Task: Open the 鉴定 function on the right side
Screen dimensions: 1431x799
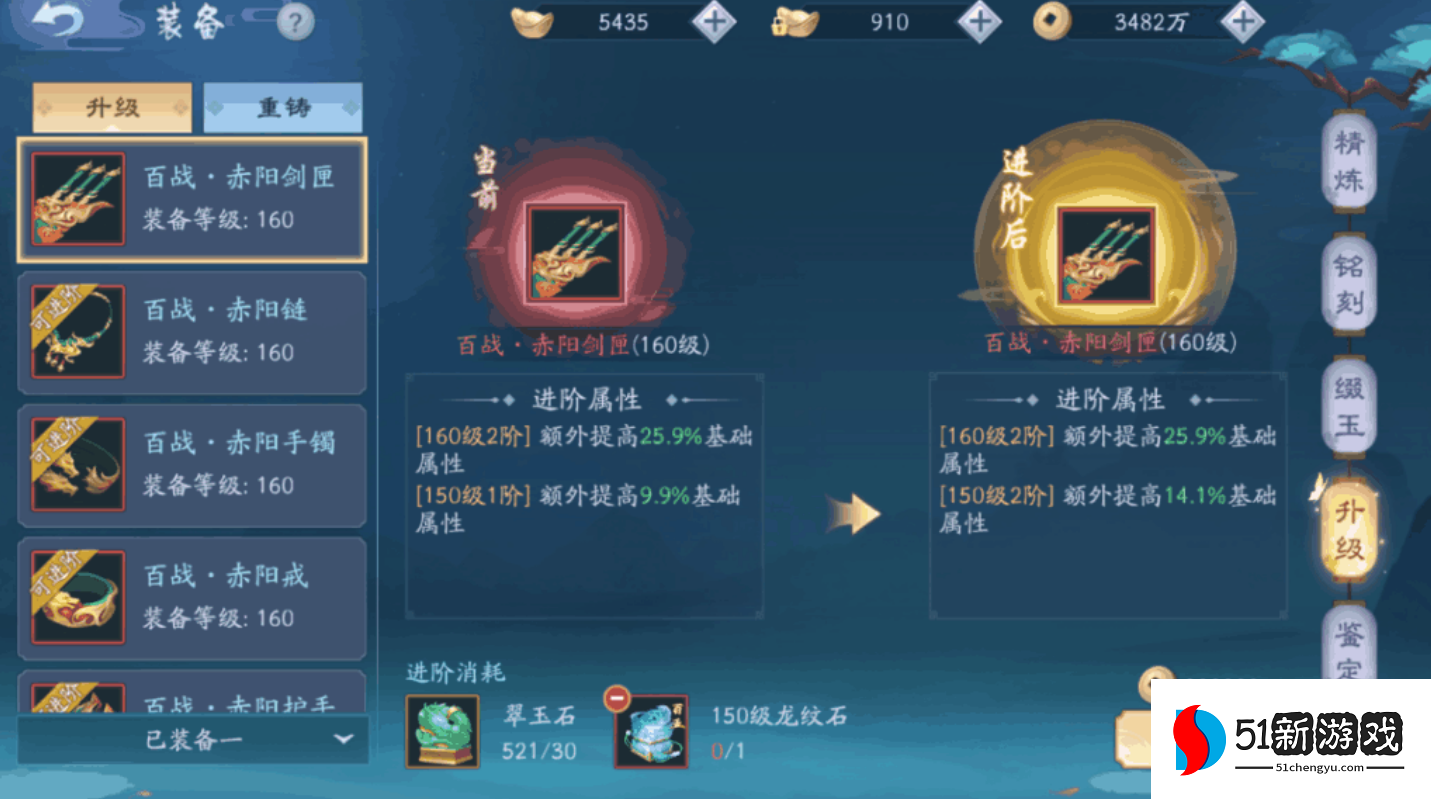Action: [1350, 651]
